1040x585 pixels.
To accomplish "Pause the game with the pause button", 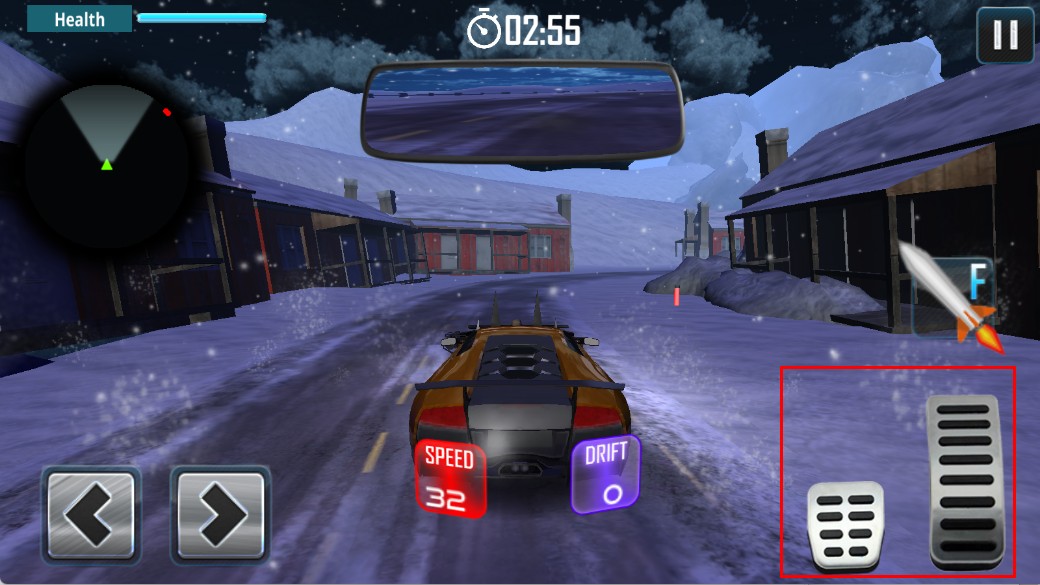I will click(x=1005, y=36).
